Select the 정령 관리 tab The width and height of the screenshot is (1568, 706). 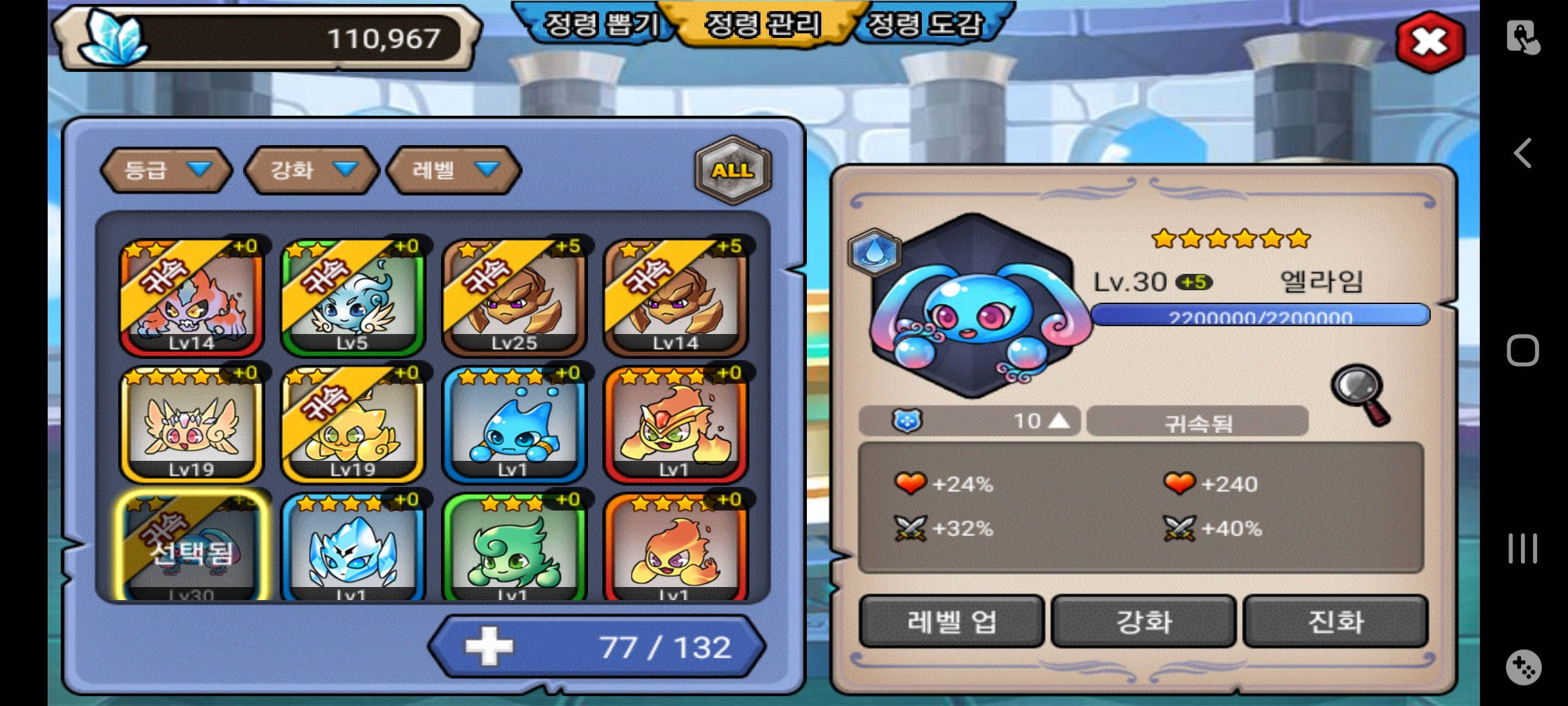pos(763,25)
